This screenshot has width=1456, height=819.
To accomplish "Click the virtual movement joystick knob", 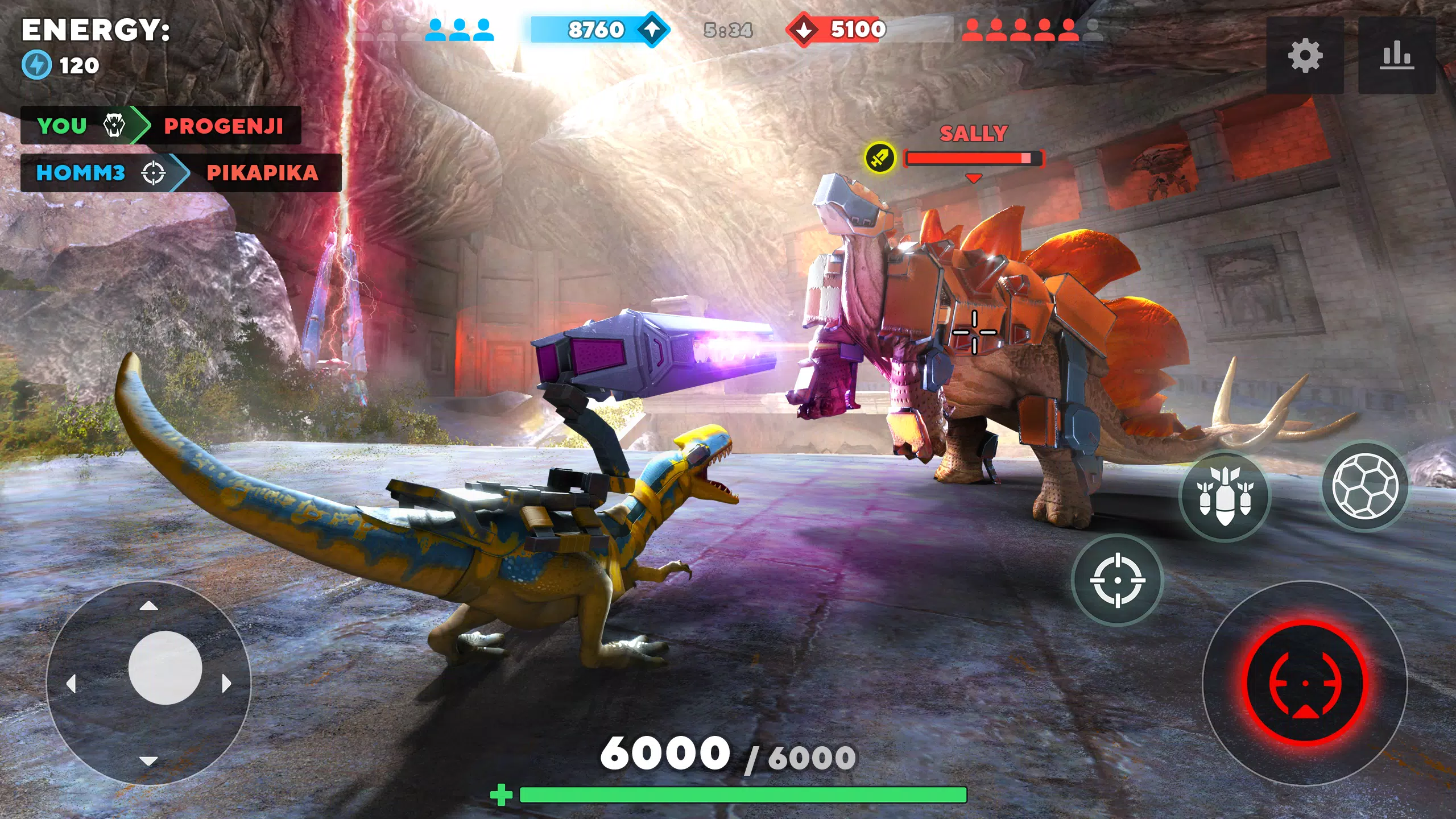I will tap(165, 668).
